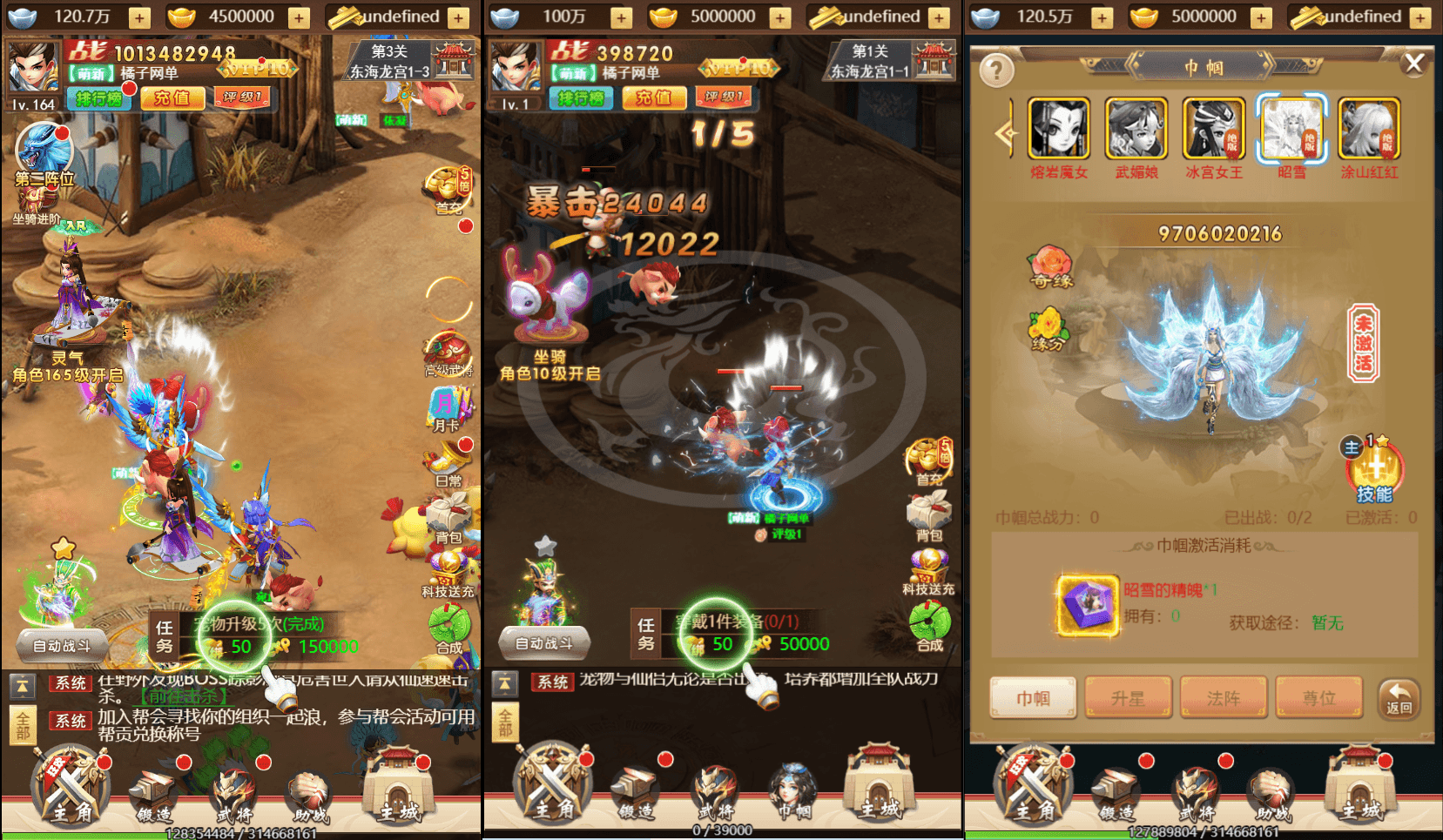This screenshot has height=840, width=1443.
Task: Switch to the 升星 star-upgrade tab
Action: [1129, 697]
